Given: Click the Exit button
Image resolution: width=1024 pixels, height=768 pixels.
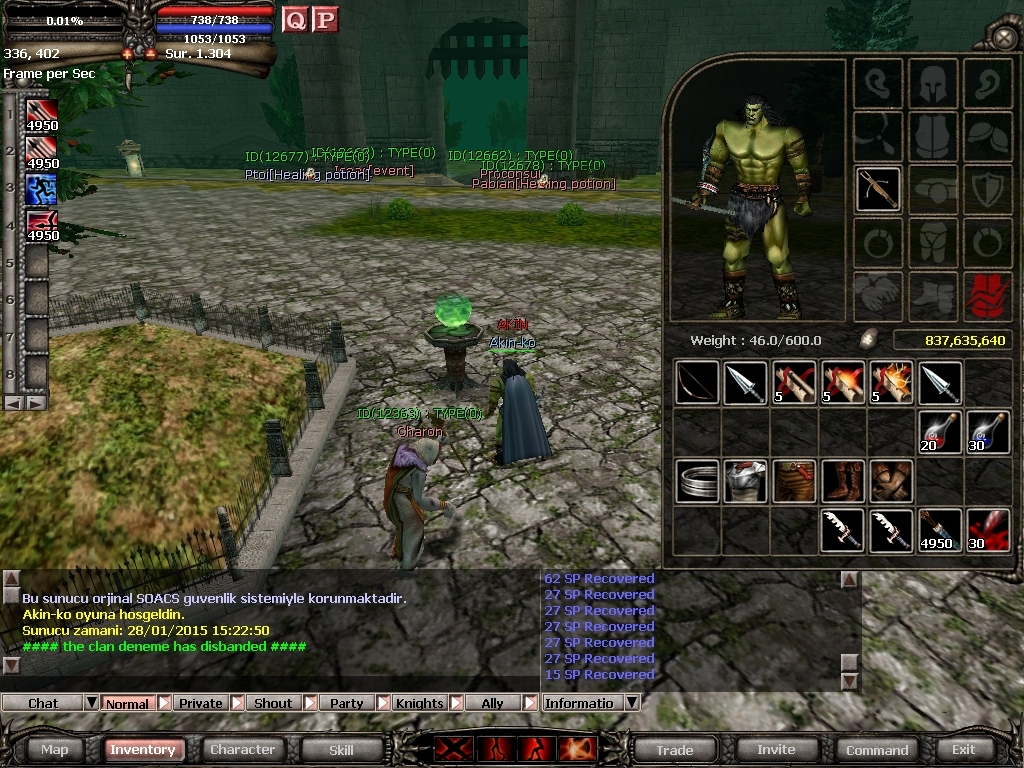Looking at the screenshot, I should [963, 749].
